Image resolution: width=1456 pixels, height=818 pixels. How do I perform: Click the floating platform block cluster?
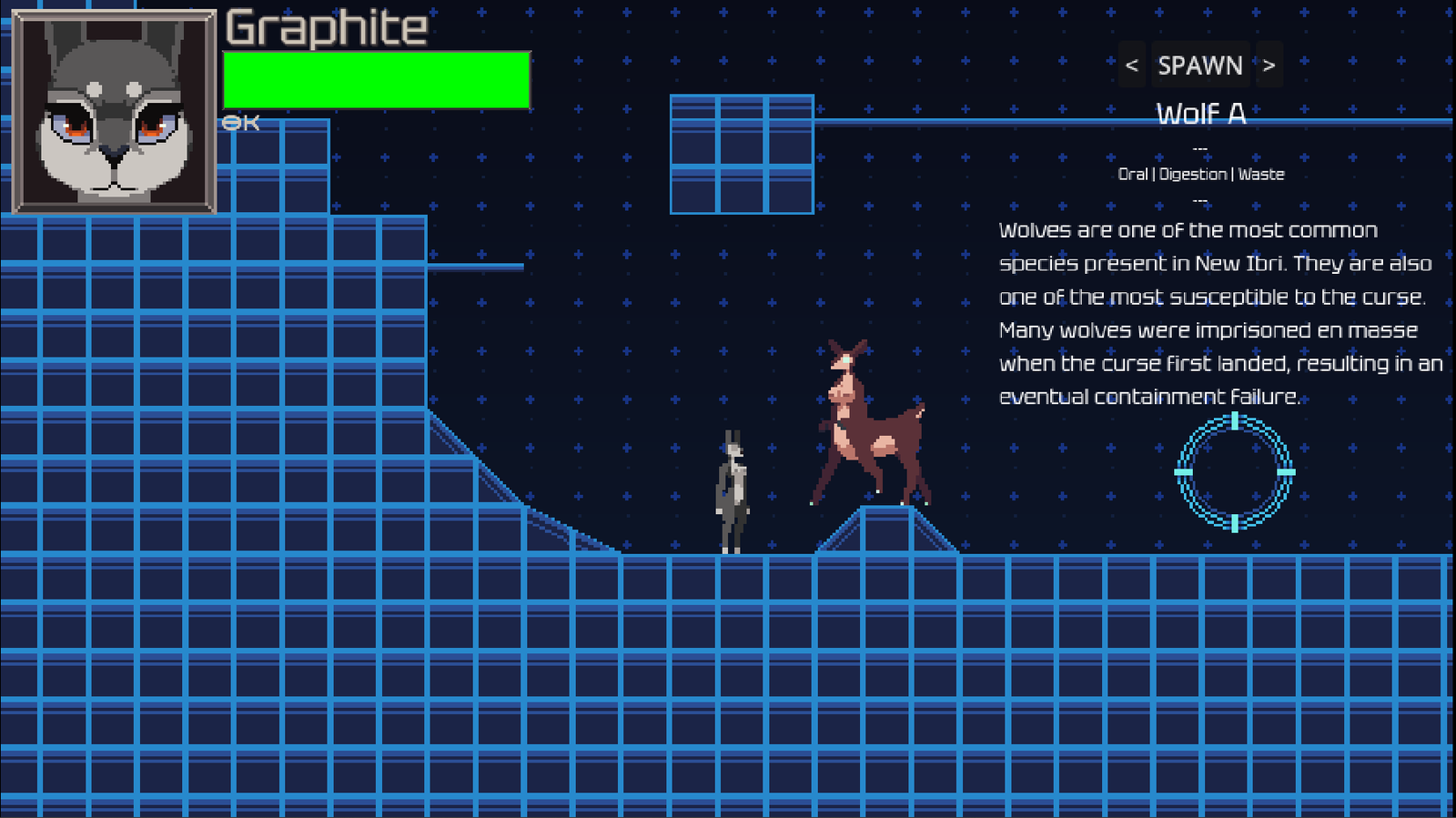coord(742,155)
